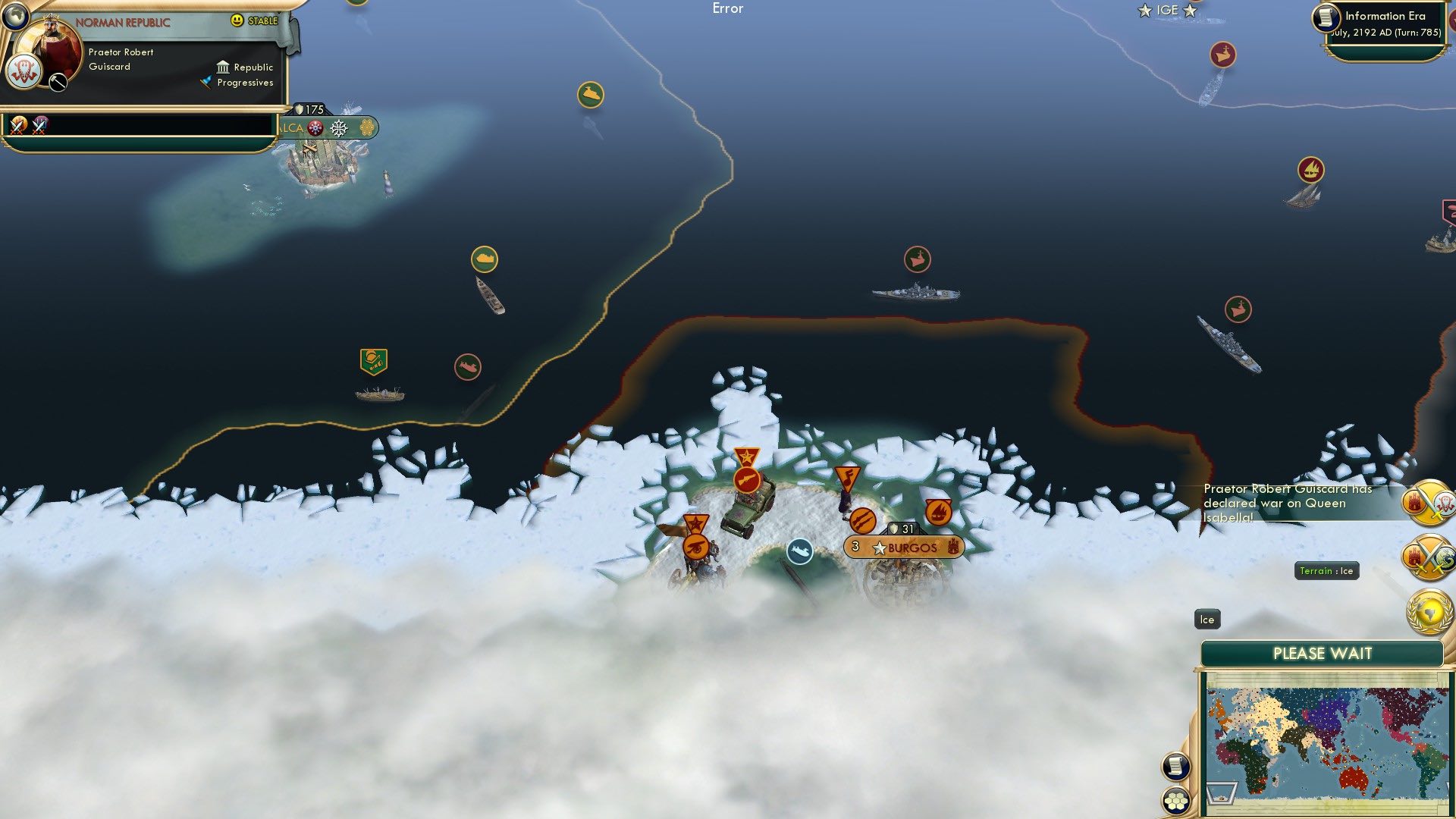
Task: Toggle the IGE star icon at top
Action: [1143, 11]
